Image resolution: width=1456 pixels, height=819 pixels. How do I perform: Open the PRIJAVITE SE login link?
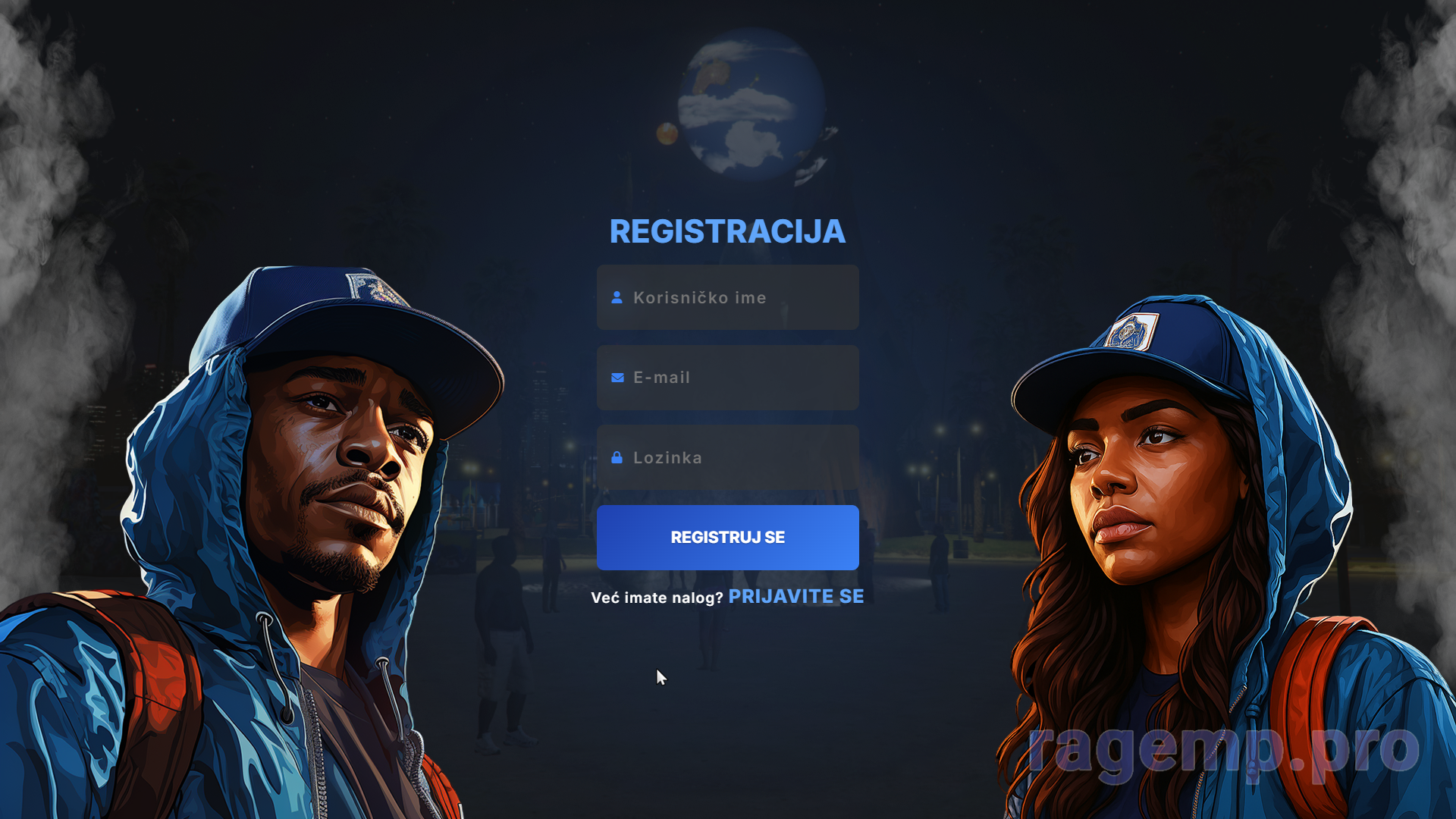point(795,597)
